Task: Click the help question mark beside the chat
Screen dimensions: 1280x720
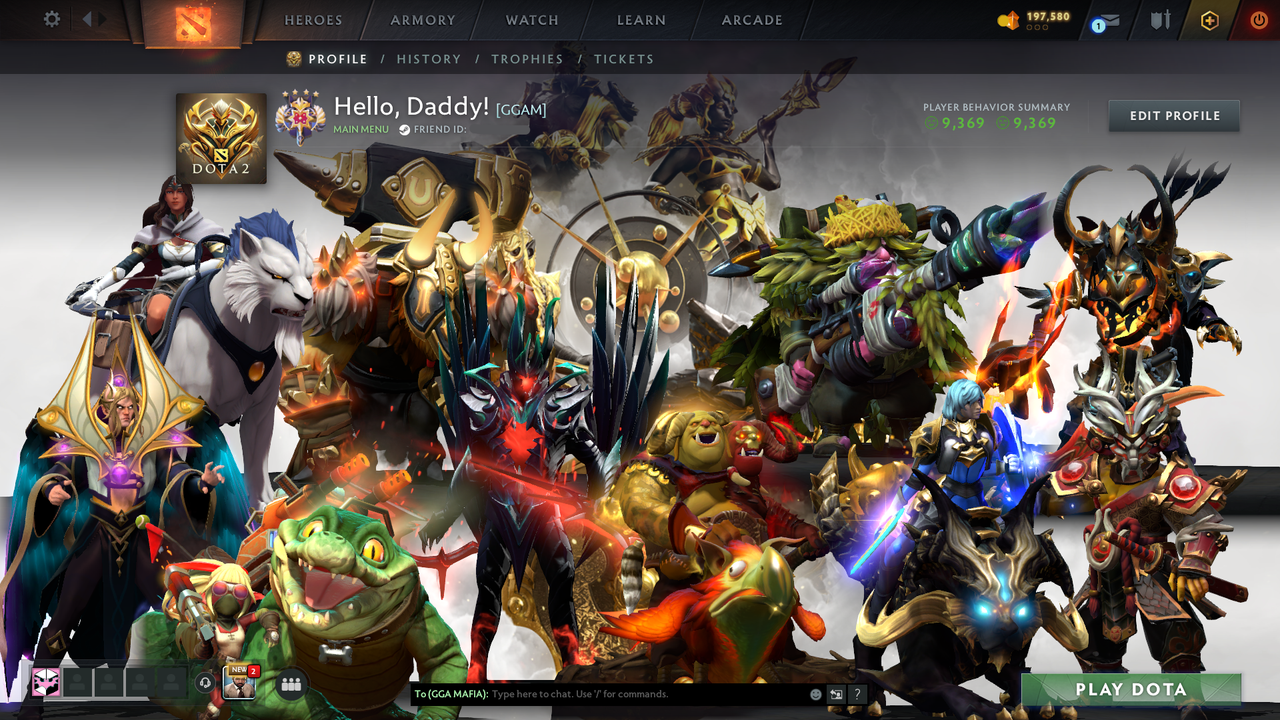Action: pos(857,692)
